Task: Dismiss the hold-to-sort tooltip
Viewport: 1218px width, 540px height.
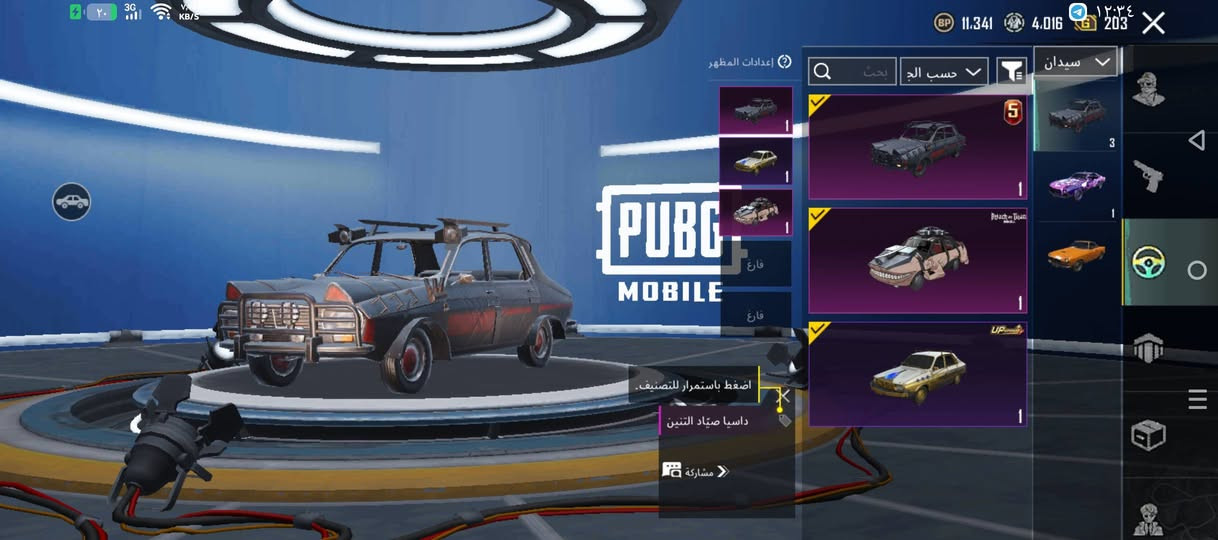Action: [x=785, y=396]
